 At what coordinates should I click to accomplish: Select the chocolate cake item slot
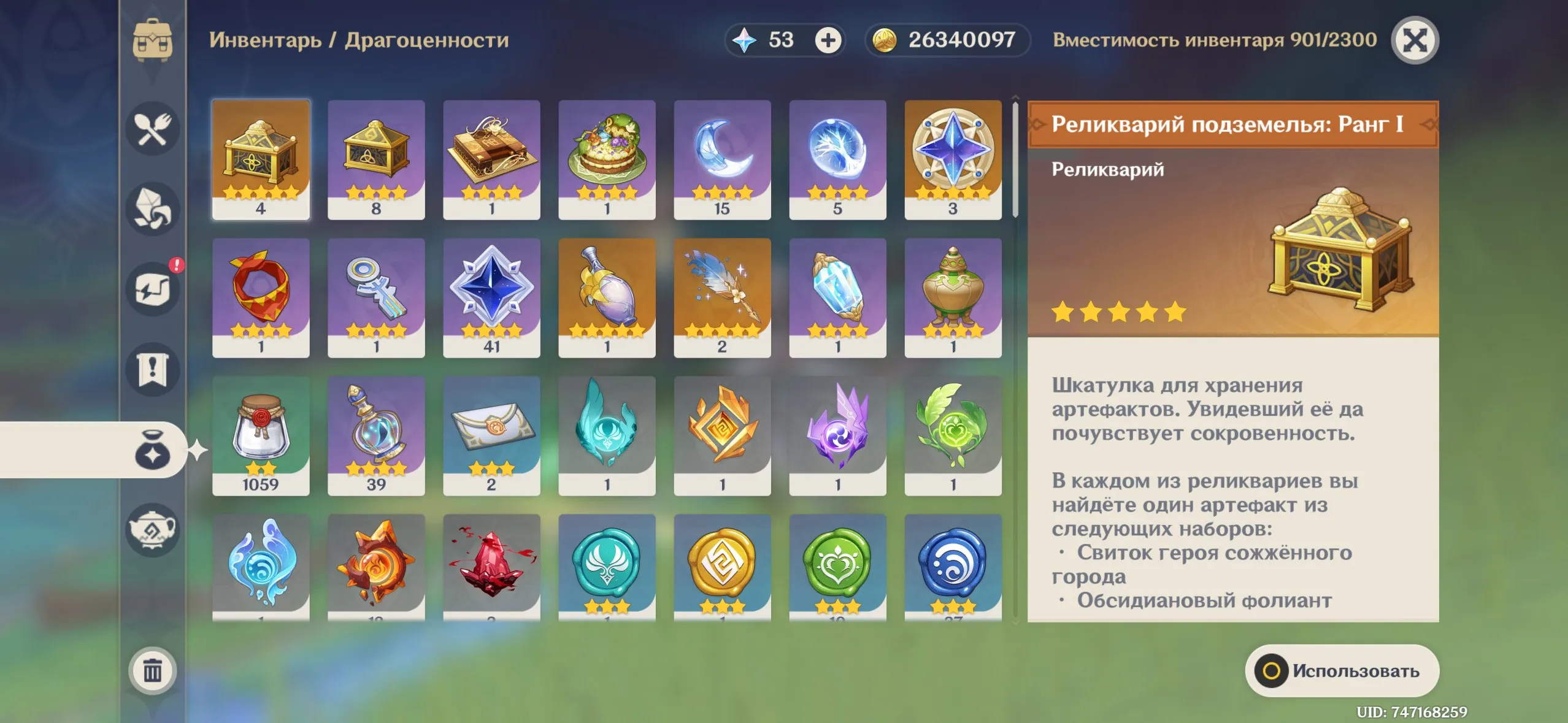click(491, 159)
